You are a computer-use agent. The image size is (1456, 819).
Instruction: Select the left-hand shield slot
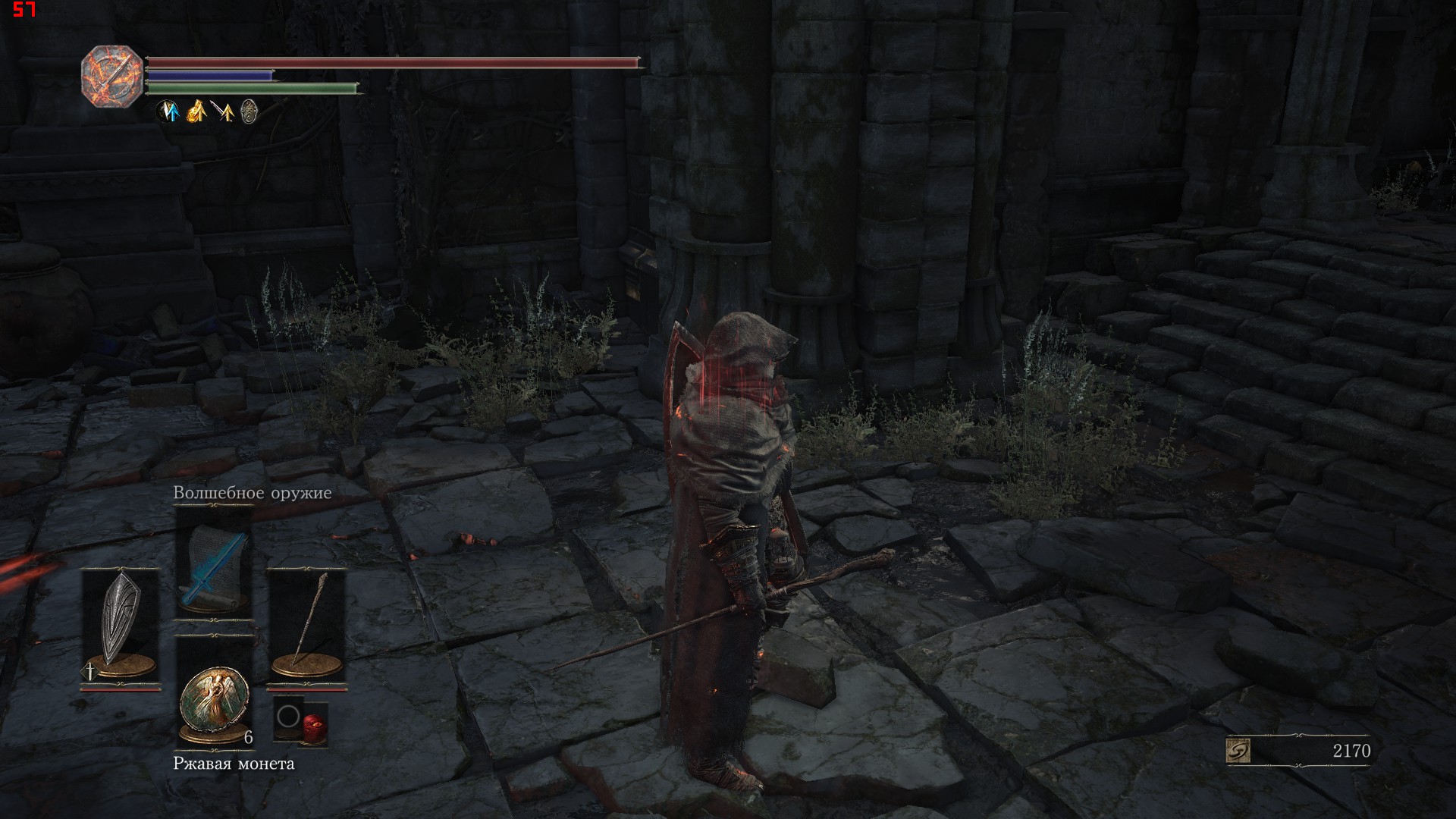(x=121, y=626)
